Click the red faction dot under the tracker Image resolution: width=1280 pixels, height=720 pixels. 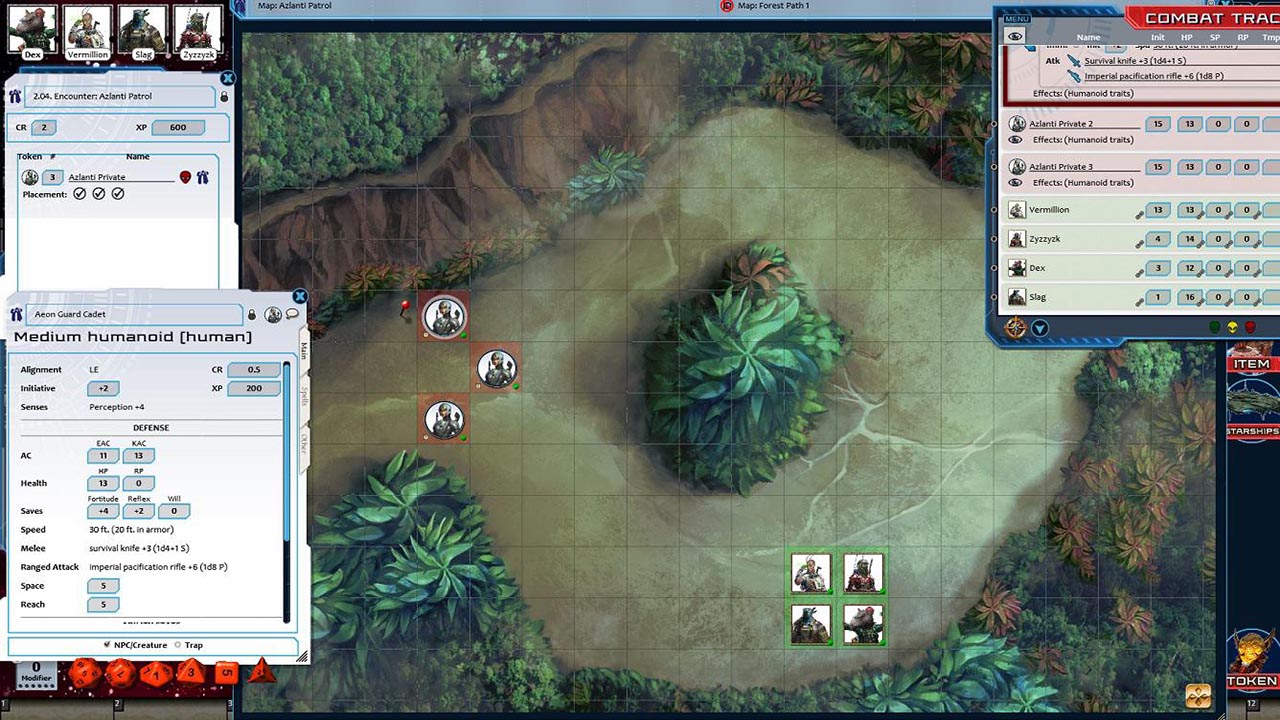point(1248,328)
